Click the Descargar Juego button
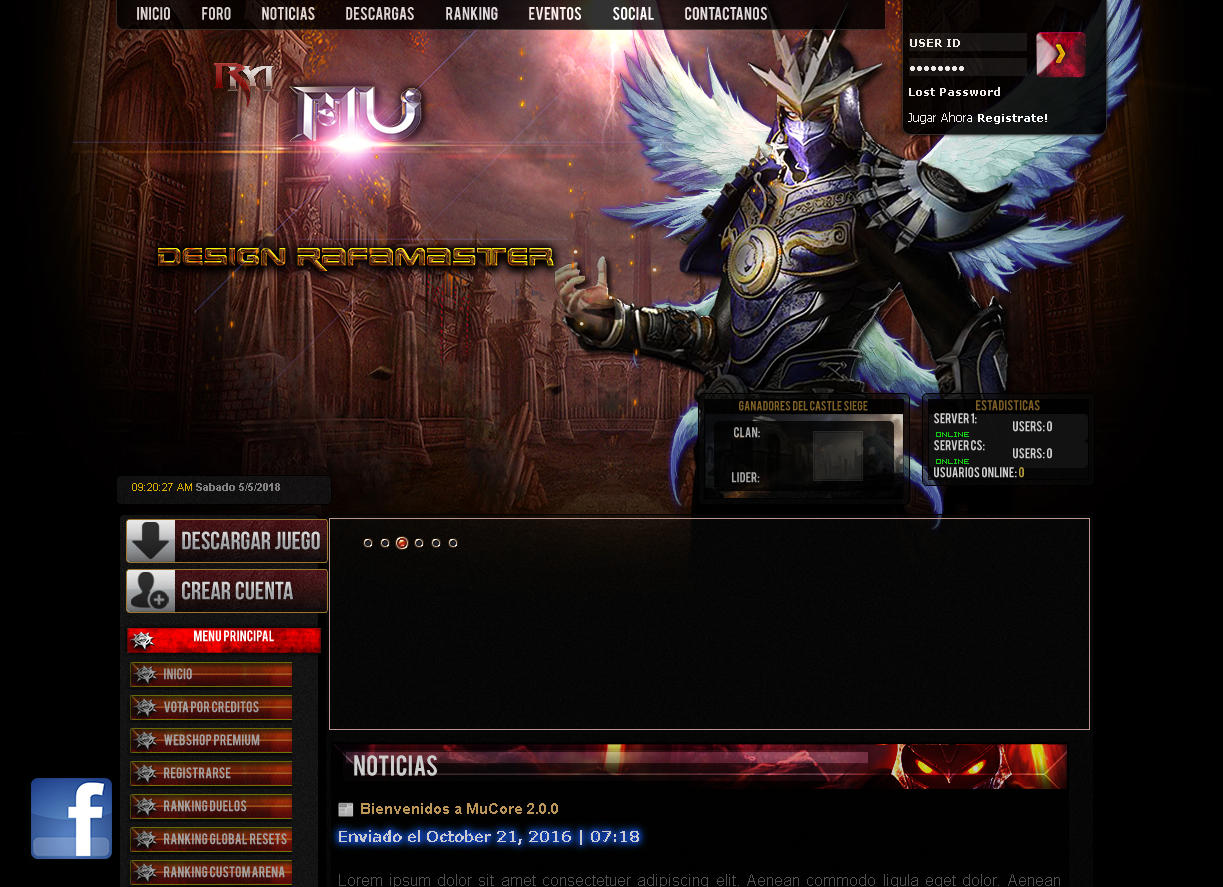 tap(227, 541)
